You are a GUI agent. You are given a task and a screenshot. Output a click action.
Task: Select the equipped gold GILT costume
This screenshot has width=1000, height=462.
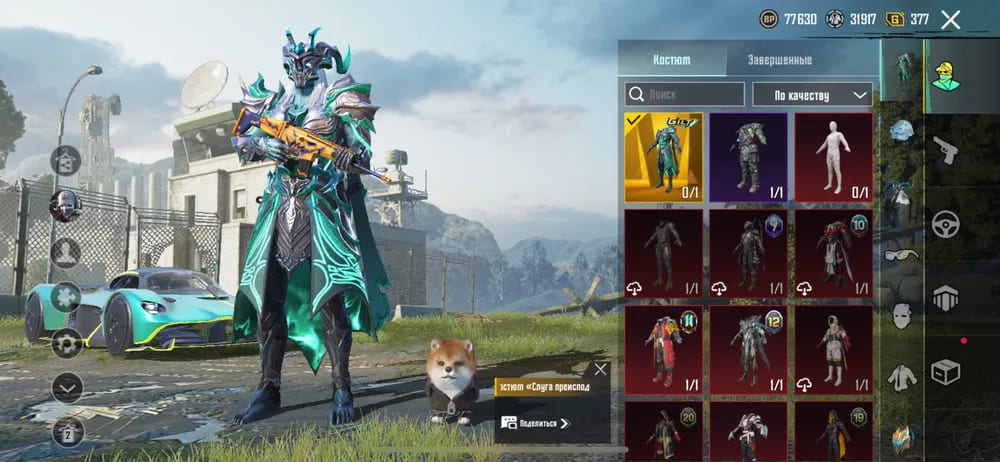click(x=663, y=156)
